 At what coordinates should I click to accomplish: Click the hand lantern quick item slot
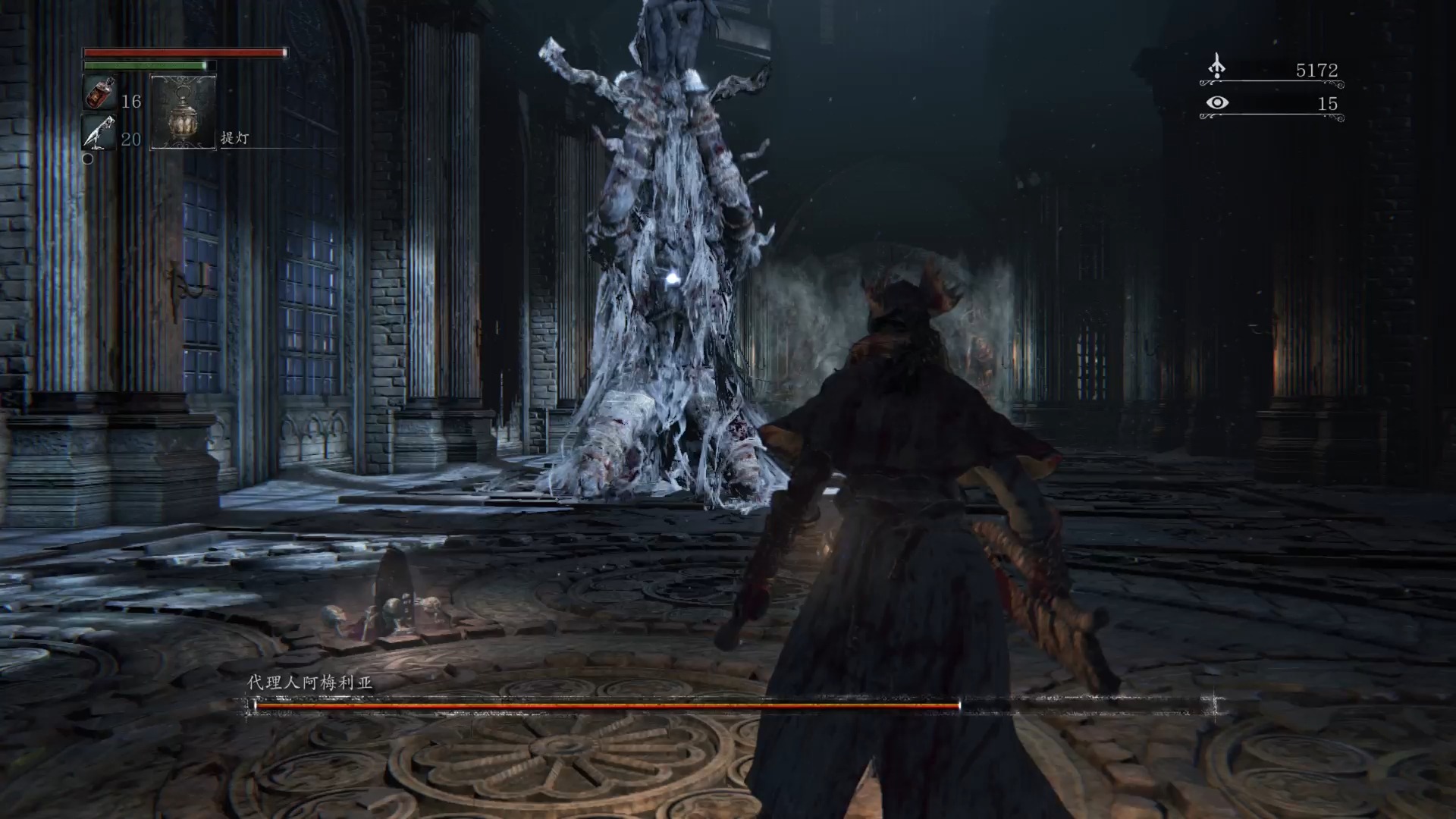click(x=183, y=112)
